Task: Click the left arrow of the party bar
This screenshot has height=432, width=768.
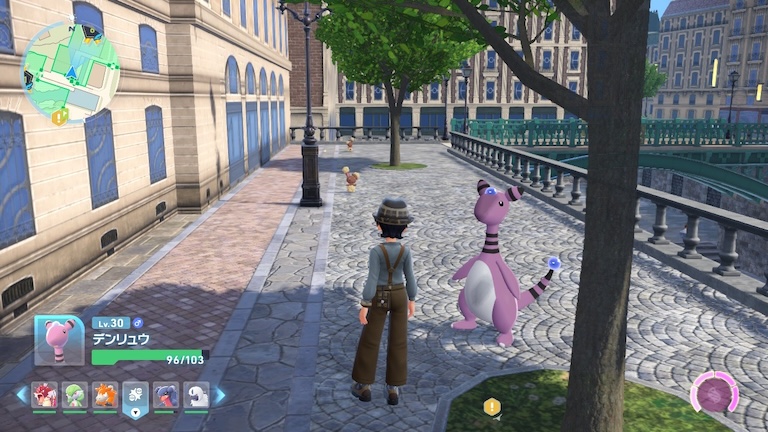Action: pyautogui.click(x=21, y=395)
